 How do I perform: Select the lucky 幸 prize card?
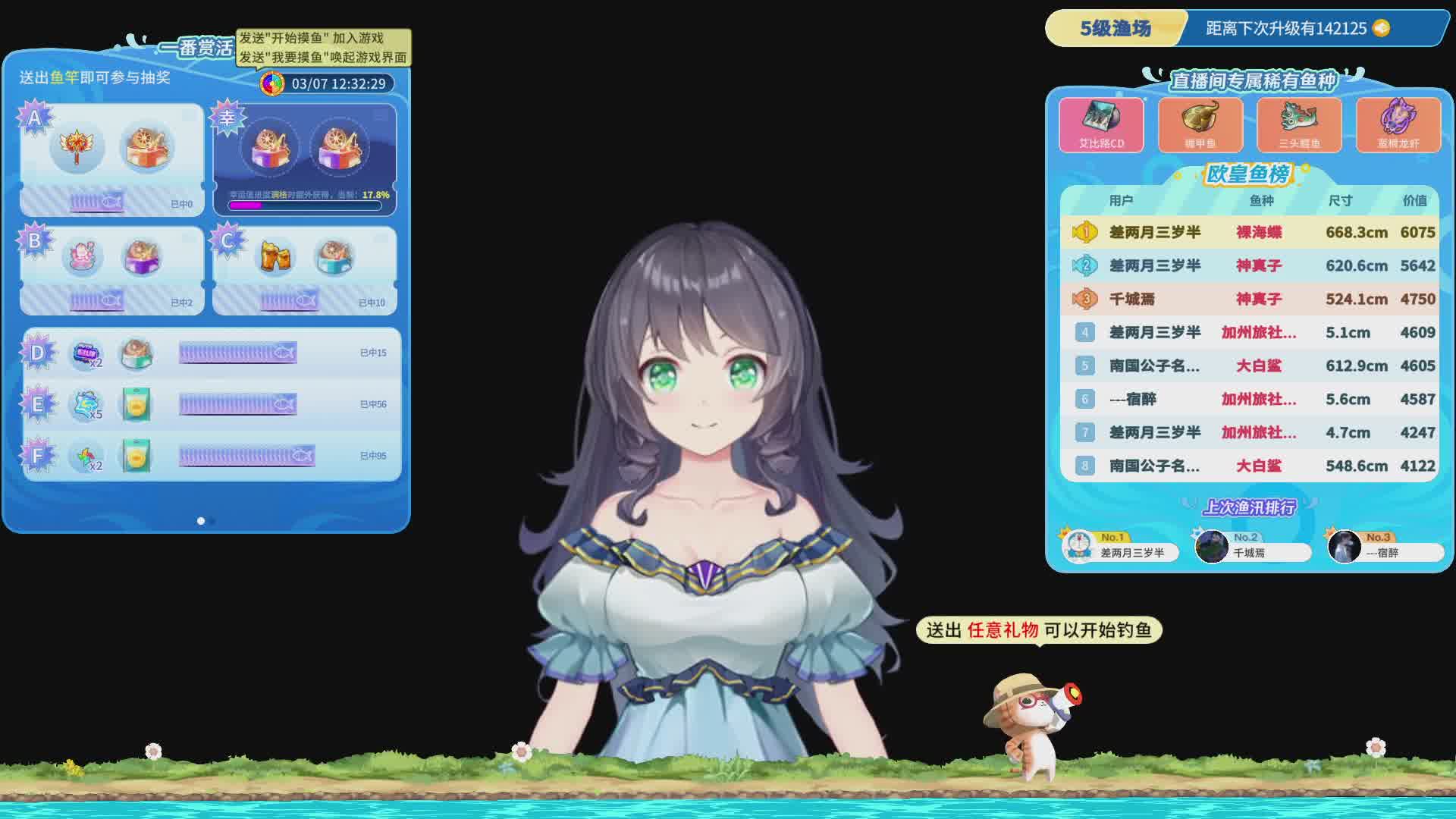(x=305, y=159)
